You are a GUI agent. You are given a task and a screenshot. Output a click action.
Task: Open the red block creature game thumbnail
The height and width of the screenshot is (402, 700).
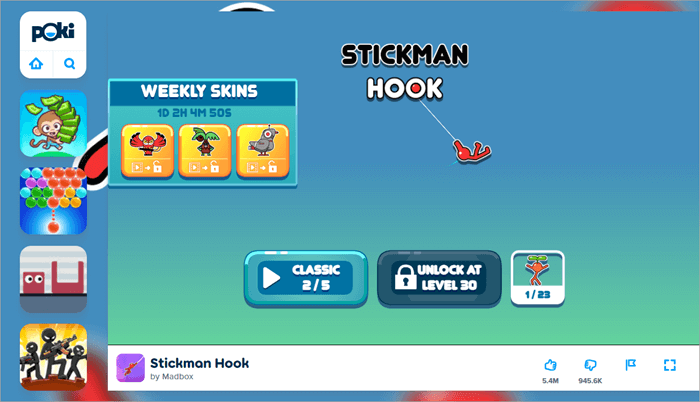(x=53, y=279)
